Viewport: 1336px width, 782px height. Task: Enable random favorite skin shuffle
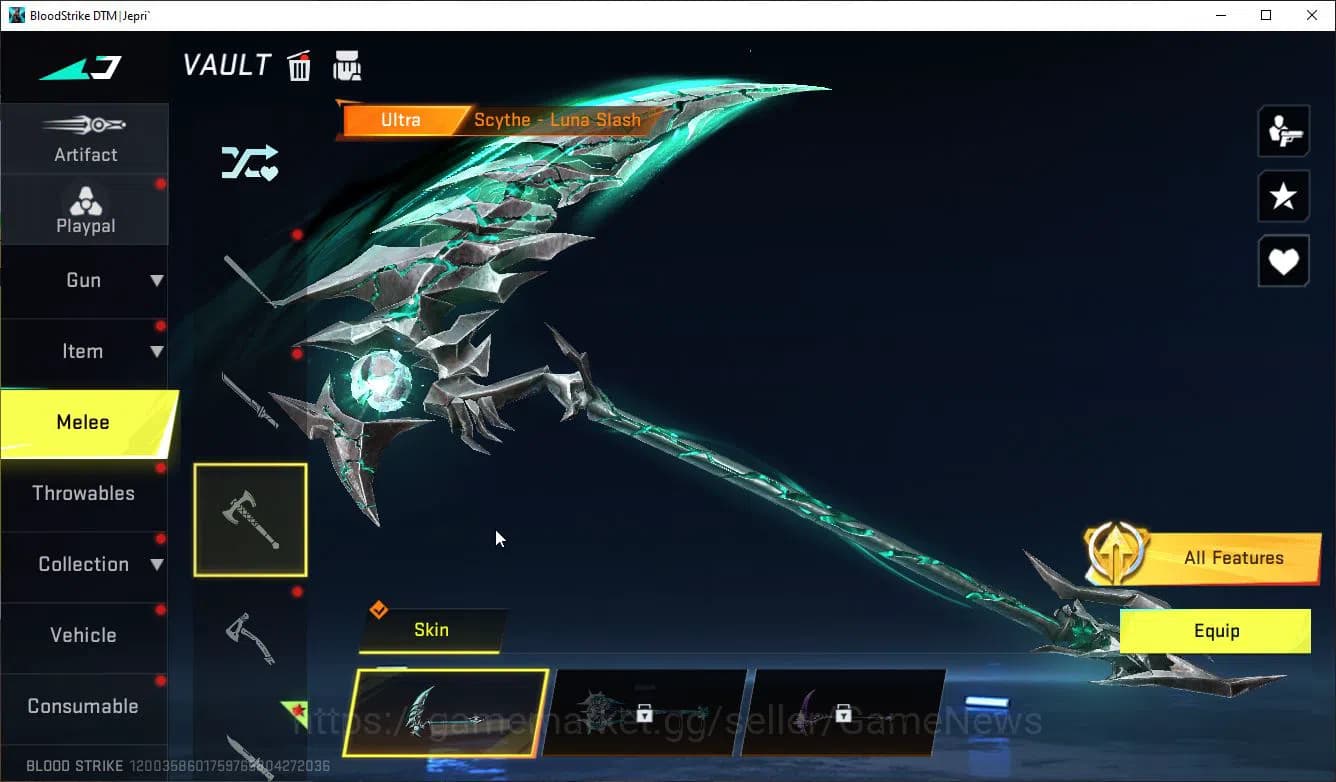coord(249,162)
